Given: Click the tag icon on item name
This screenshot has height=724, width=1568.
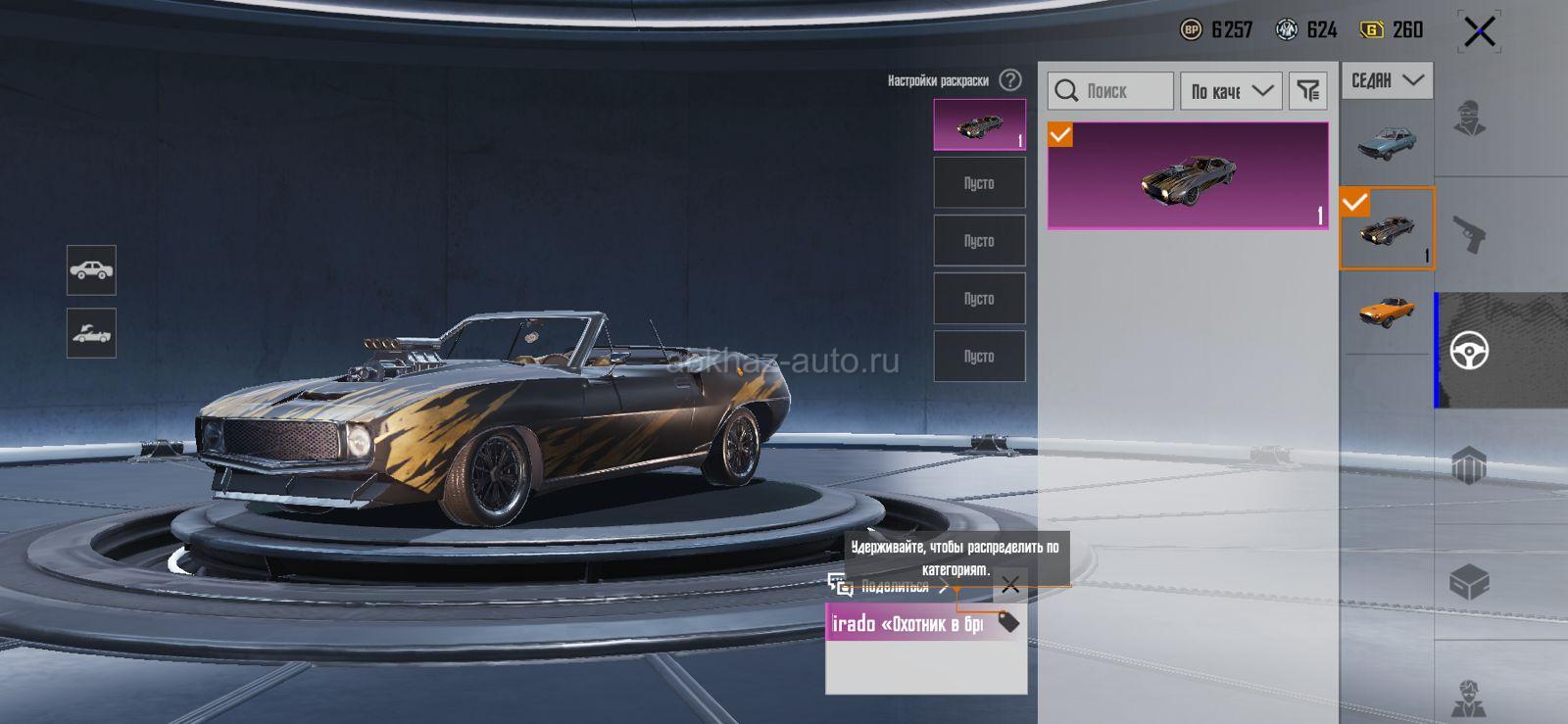Looking at the screenshot, I should pyautogui.click(x=1007, y=621).
